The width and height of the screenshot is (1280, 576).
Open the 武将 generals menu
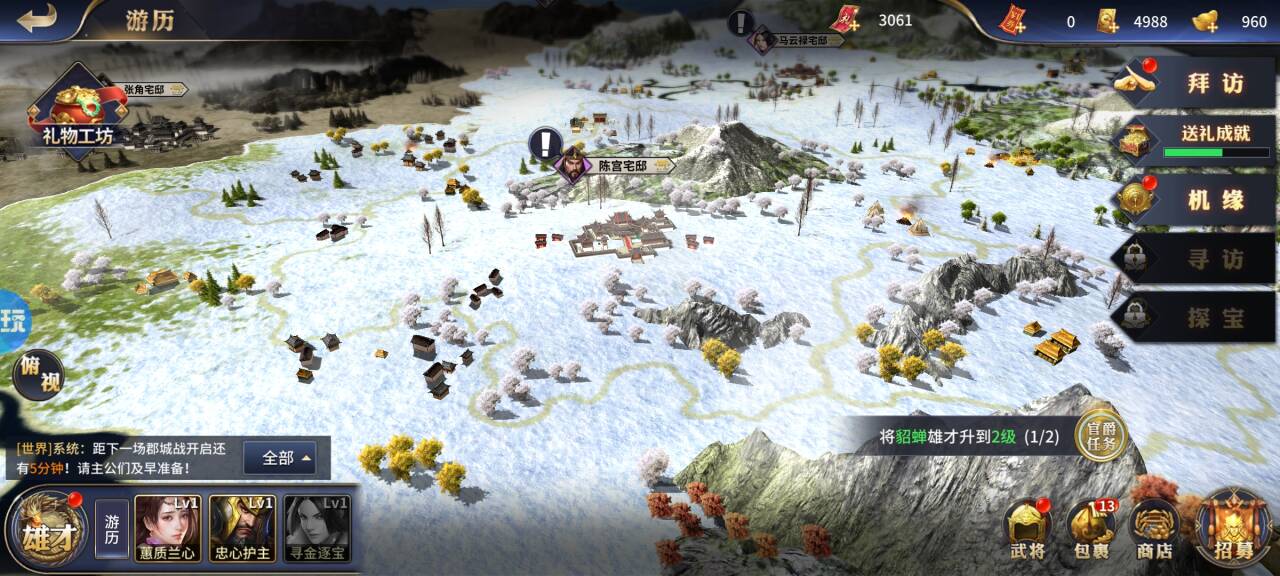(x=1027, y=530)
